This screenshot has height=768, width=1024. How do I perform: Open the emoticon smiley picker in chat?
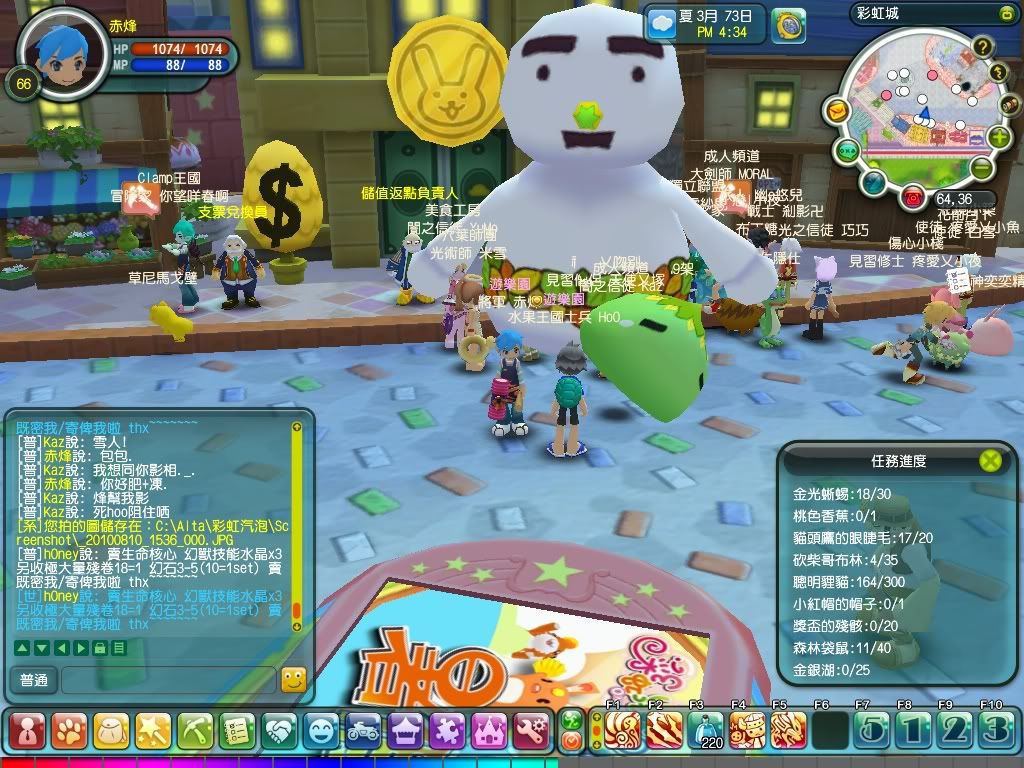(x=293, y=680)
